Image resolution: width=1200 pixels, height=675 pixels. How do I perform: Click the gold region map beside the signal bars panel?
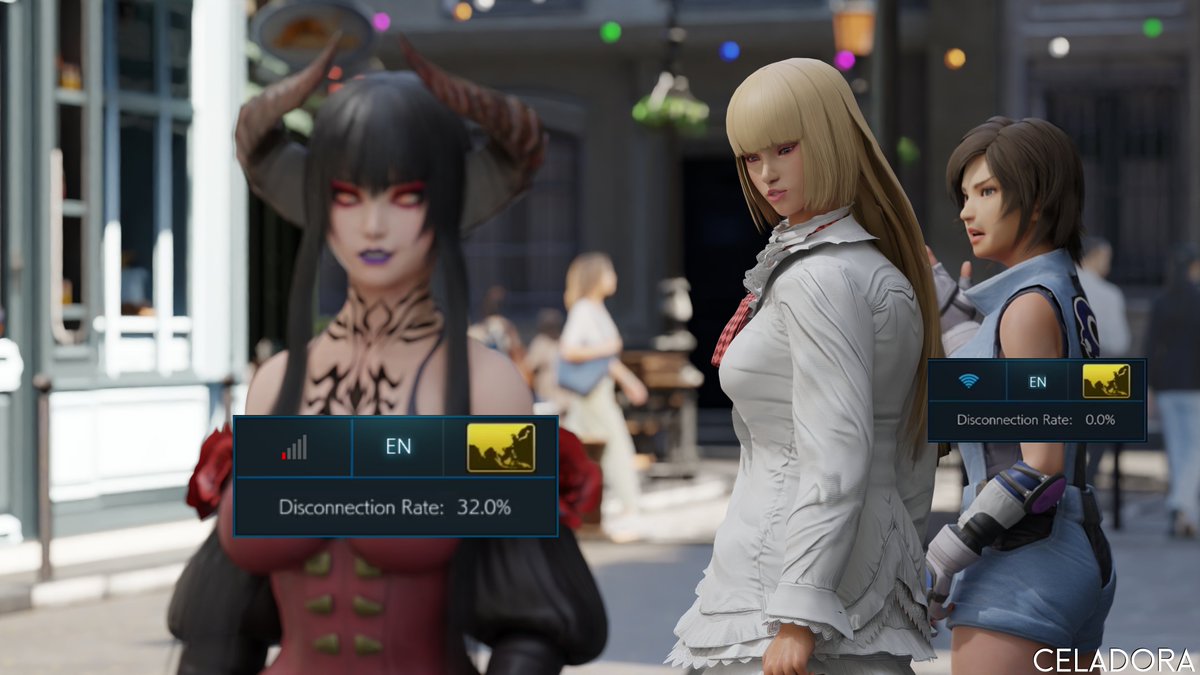[x=501, y=447]
